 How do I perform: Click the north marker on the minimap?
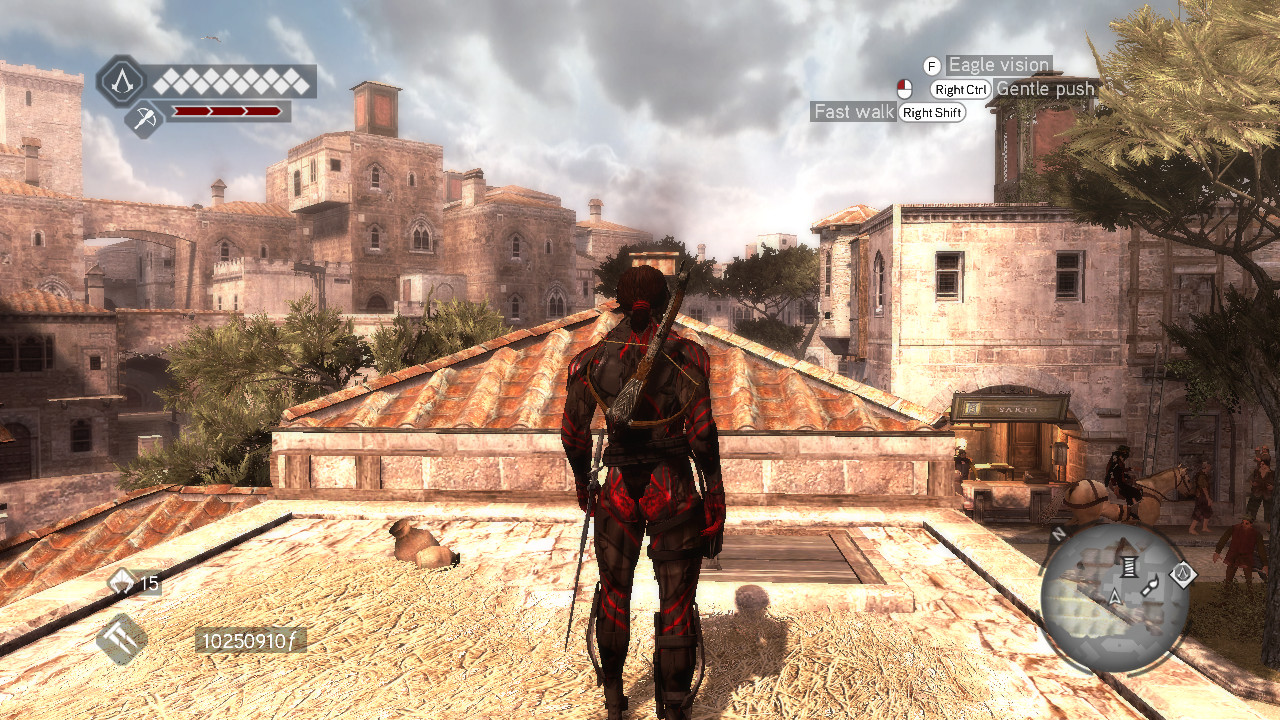pyautogui.click(x=1059, y=534)
